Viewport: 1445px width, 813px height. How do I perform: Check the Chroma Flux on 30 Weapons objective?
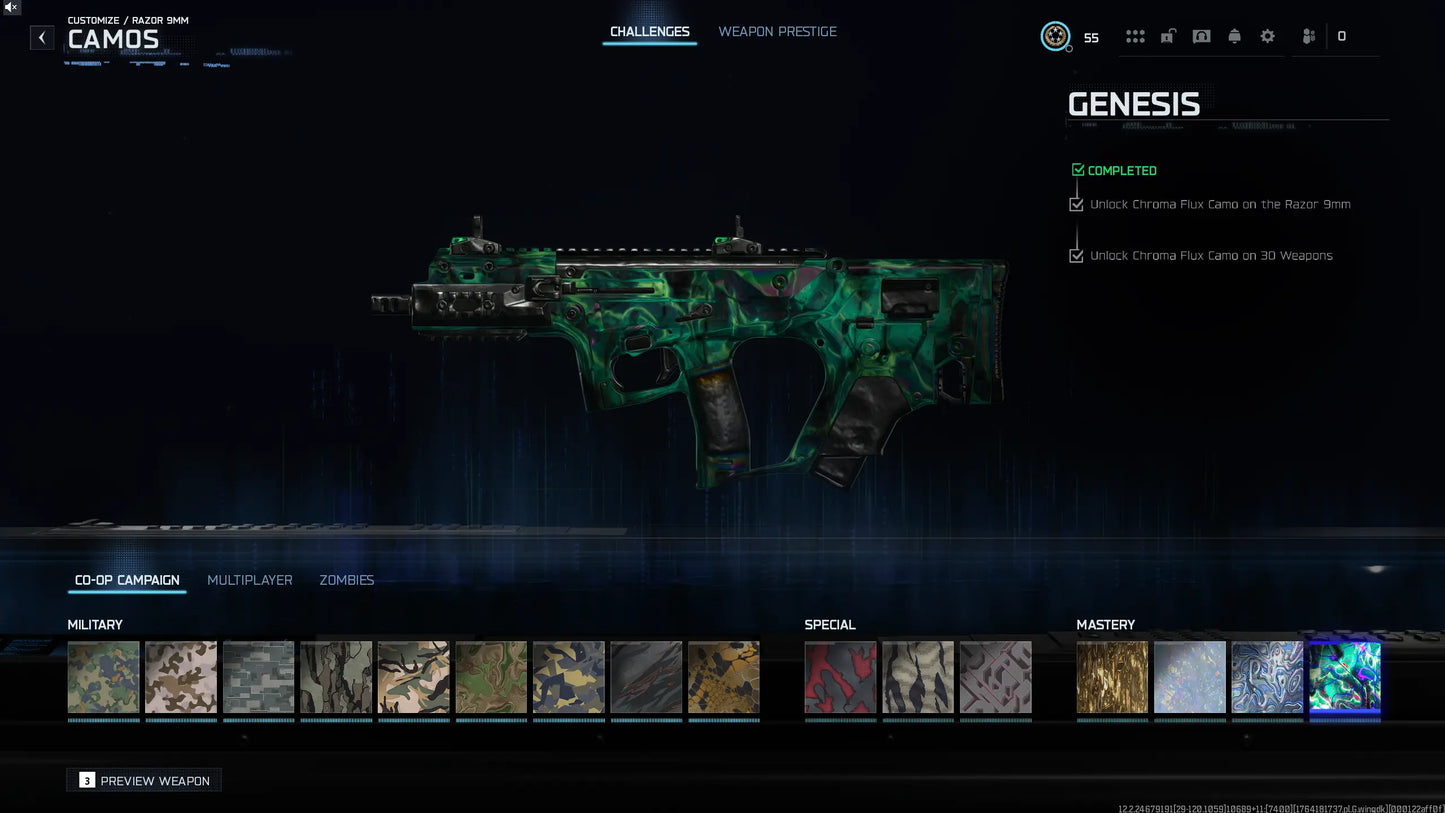(x=1076, y=255)
